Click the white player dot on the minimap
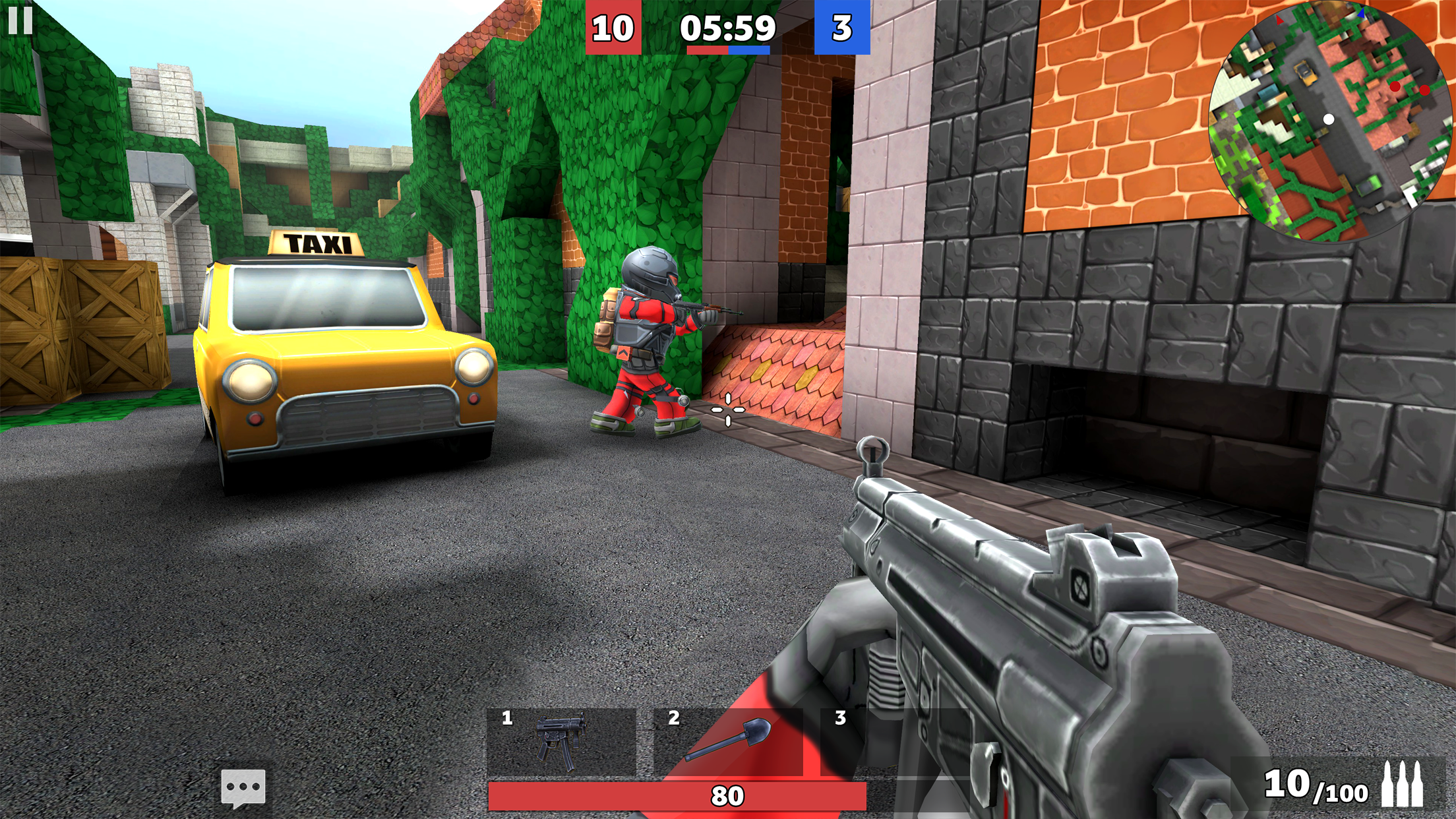The width and height of the screenshot is (1456, 819). [1329, 119]
